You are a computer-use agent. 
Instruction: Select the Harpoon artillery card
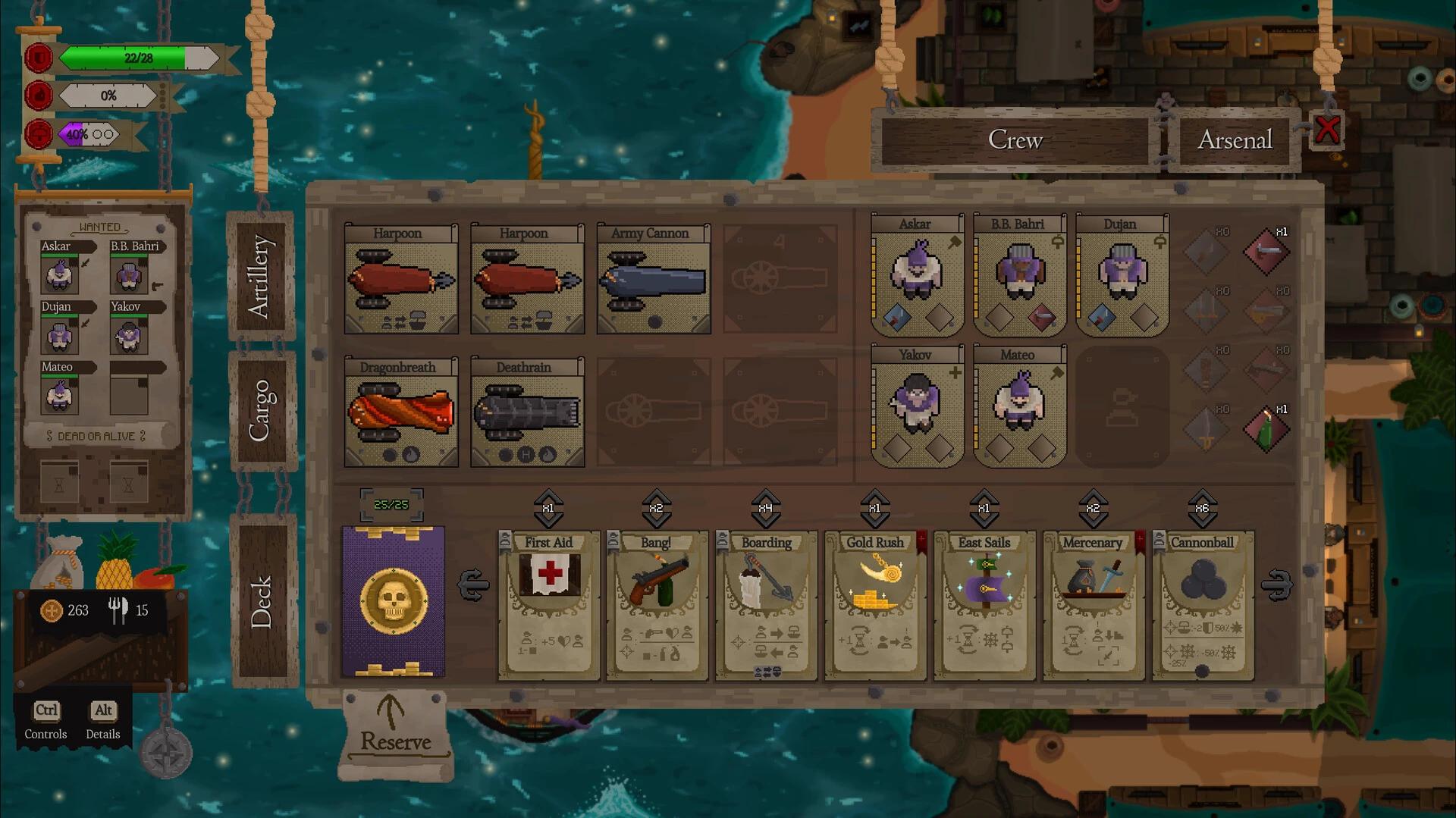click(x=401, y=281)
